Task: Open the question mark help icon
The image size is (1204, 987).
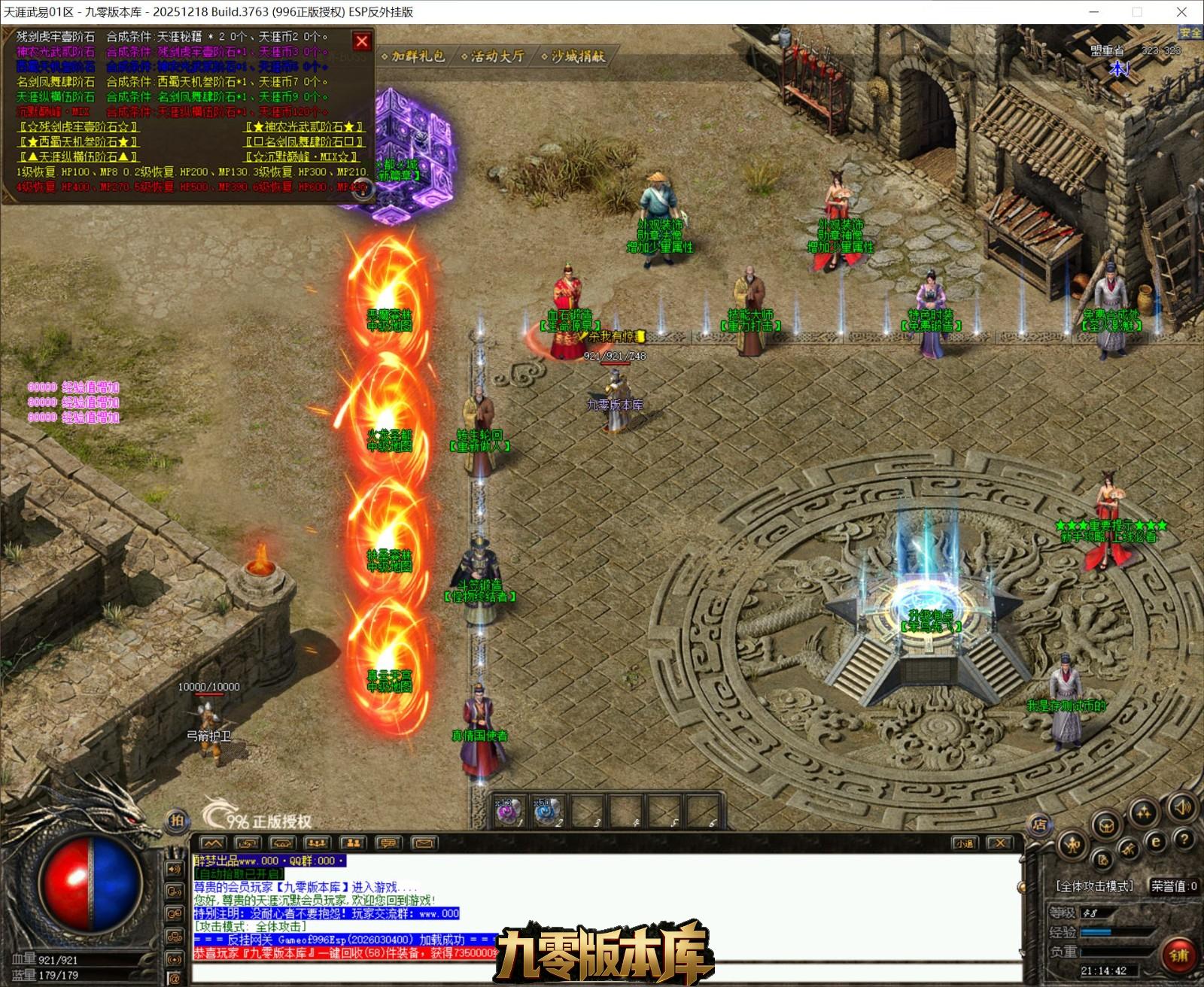Action: pos(1184,840)
